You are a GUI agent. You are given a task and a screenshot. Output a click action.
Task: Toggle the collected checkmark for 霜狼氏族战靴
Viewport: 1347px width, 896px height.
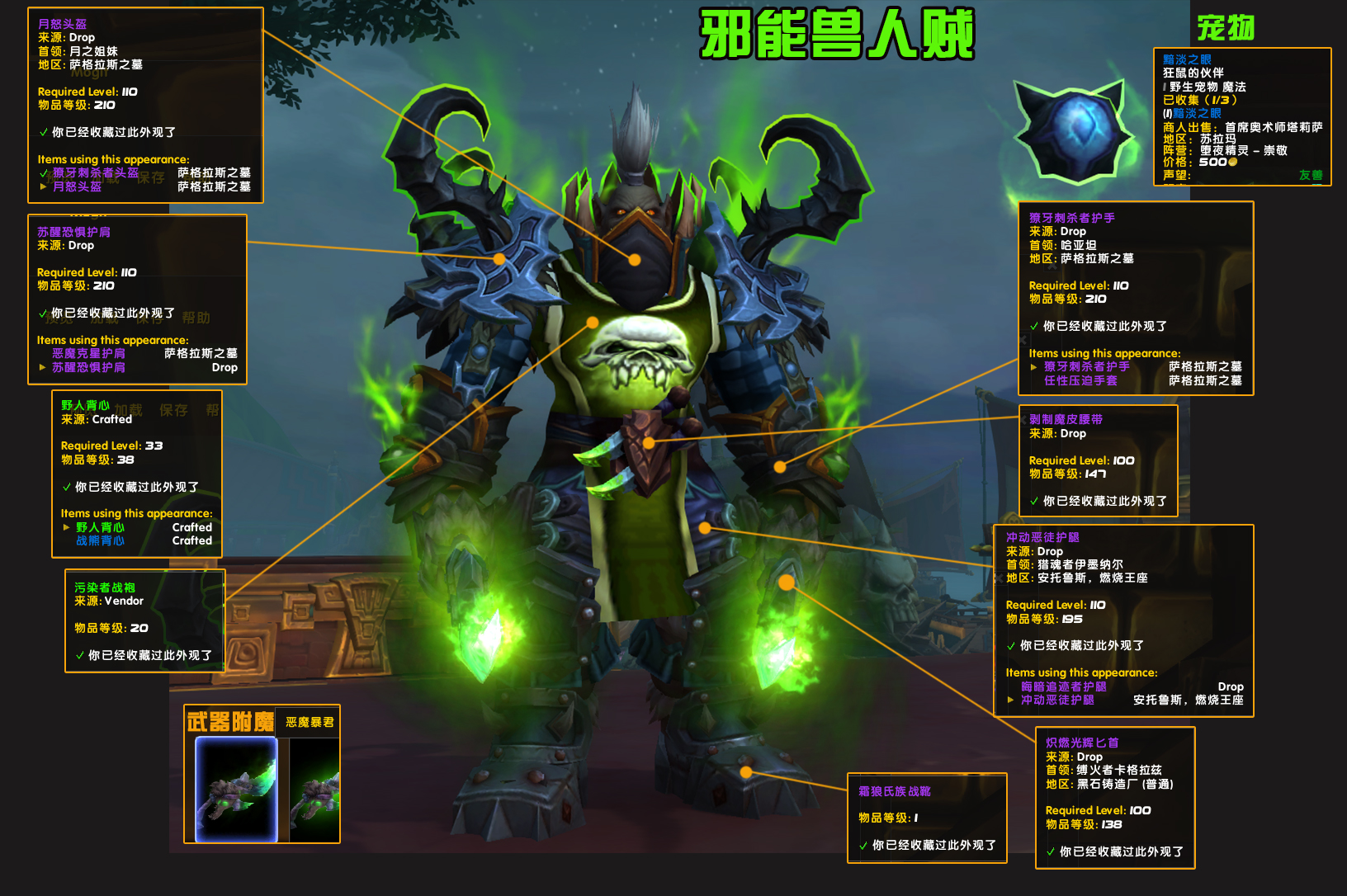click(864, 845)
